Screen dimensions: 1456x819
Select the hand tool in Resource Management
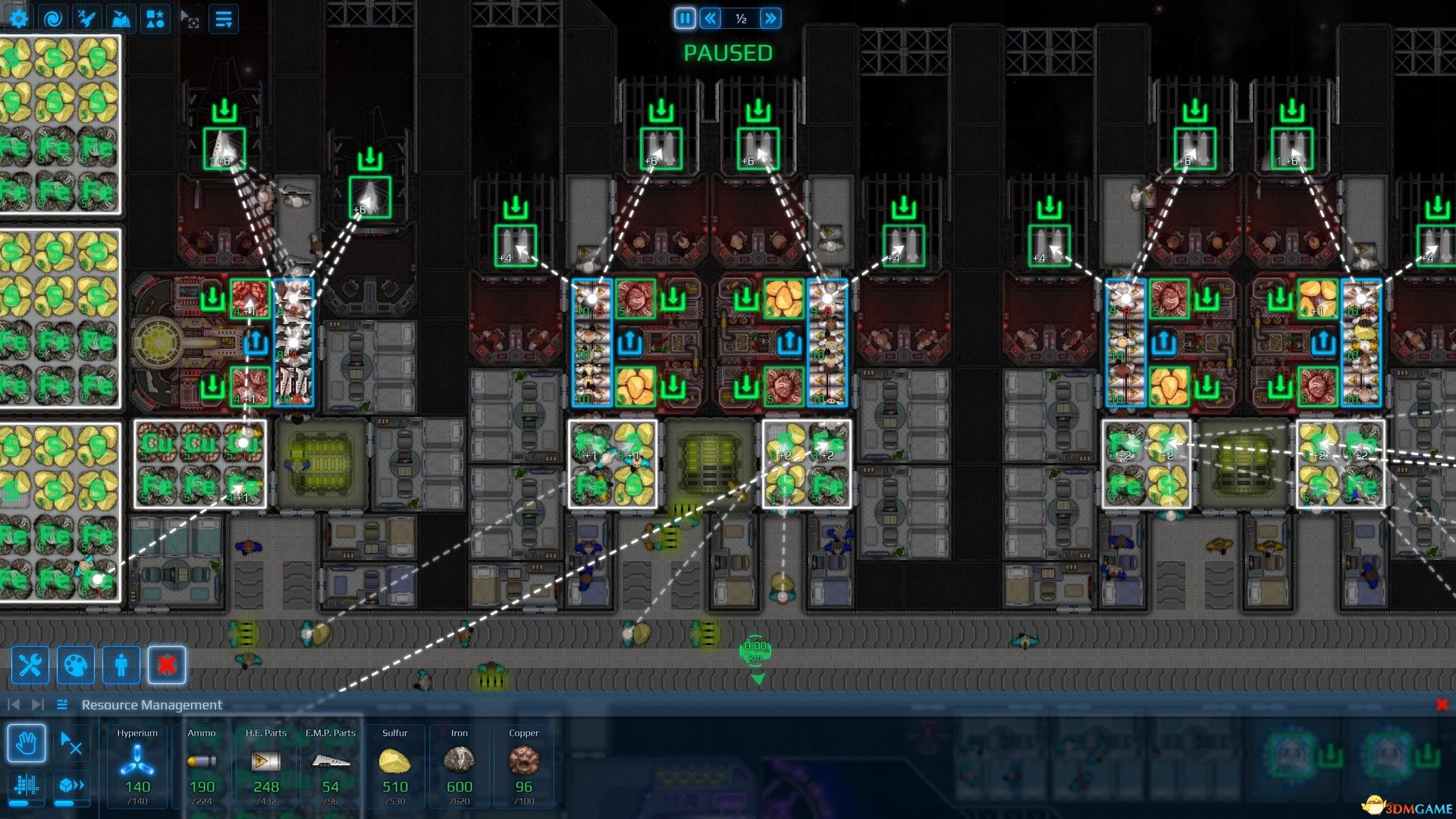[27, 743]
